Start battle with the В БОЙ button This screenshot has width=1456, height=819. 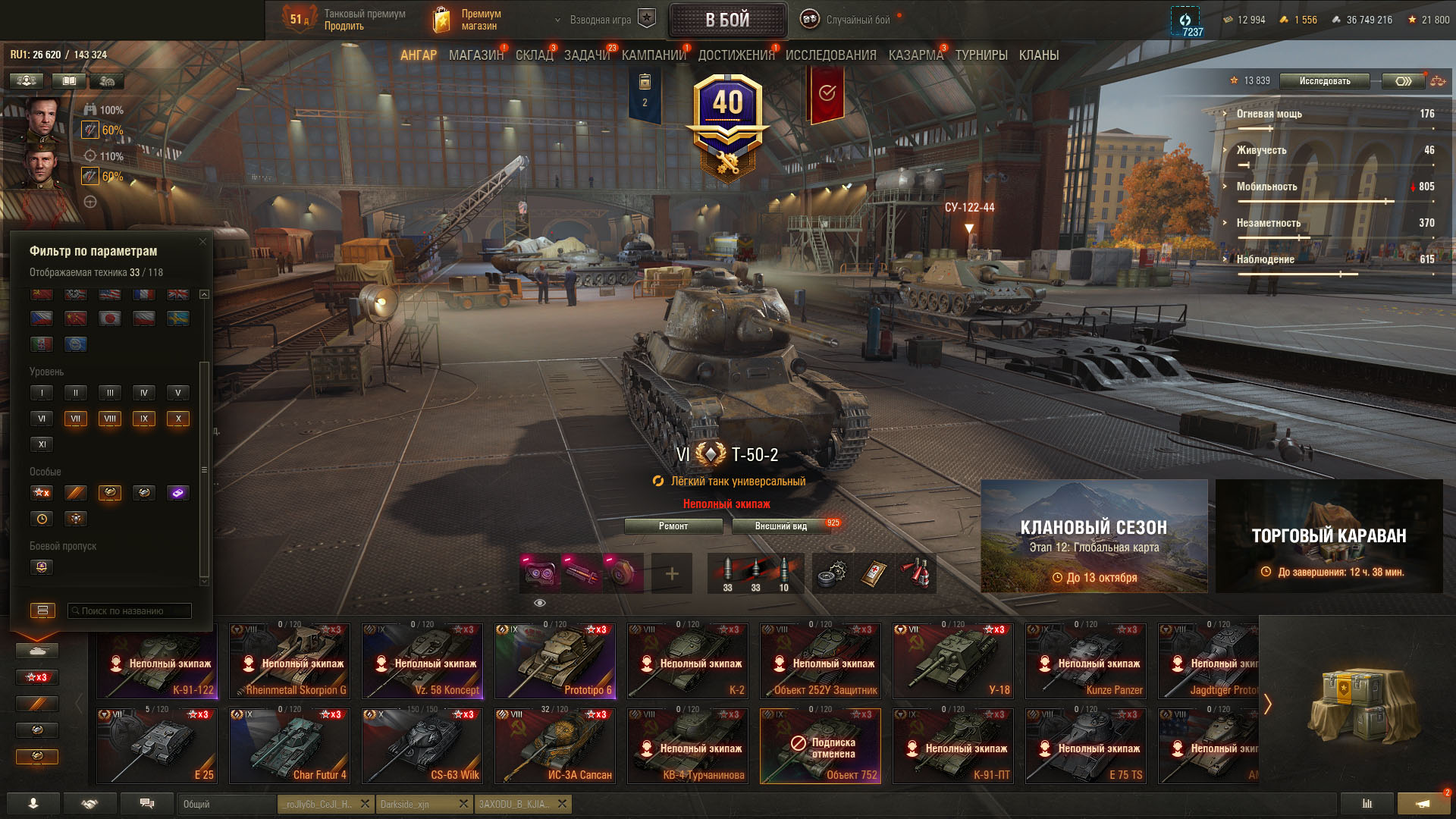[x=727, y=20]
